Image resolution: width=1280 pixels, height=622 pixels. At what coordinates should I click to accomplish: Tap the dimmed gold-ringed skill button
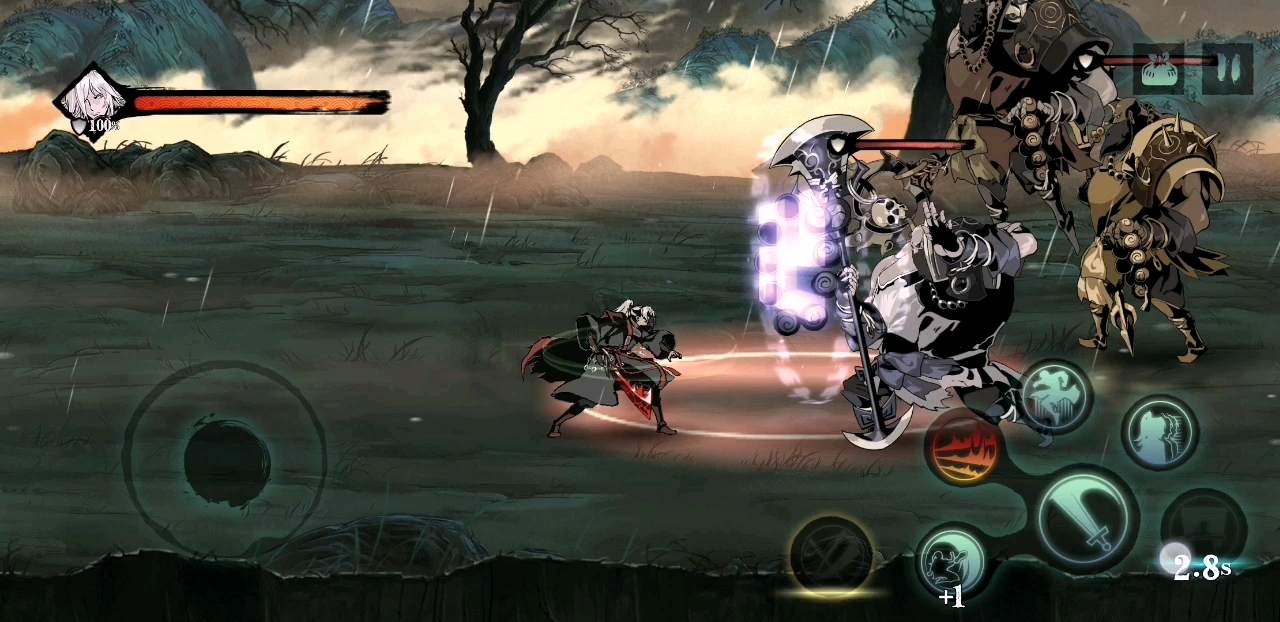click(x=832, y=554)
